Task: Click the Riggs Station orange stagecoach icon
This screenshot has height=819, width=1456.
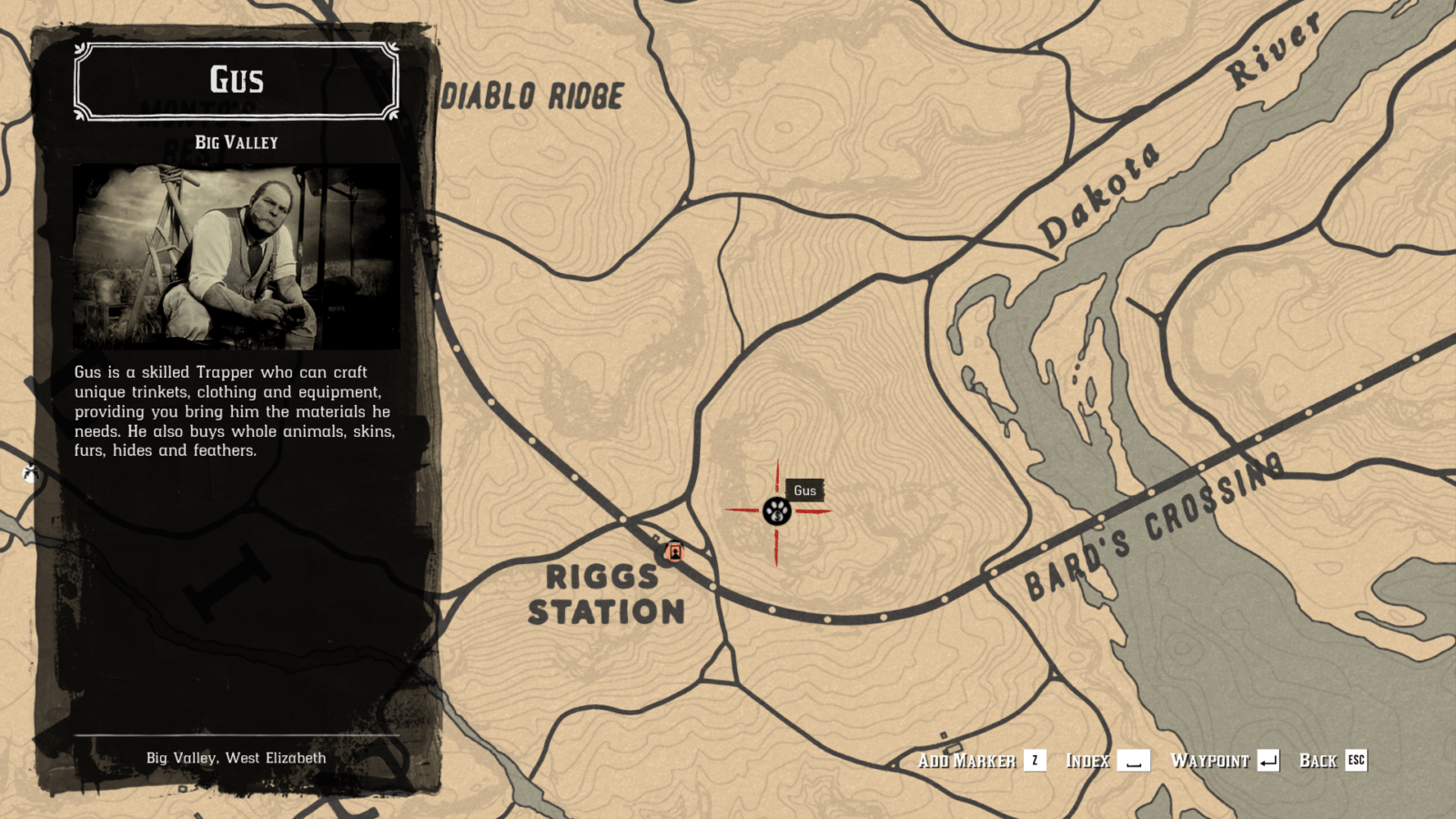Action: coord(674,551)
